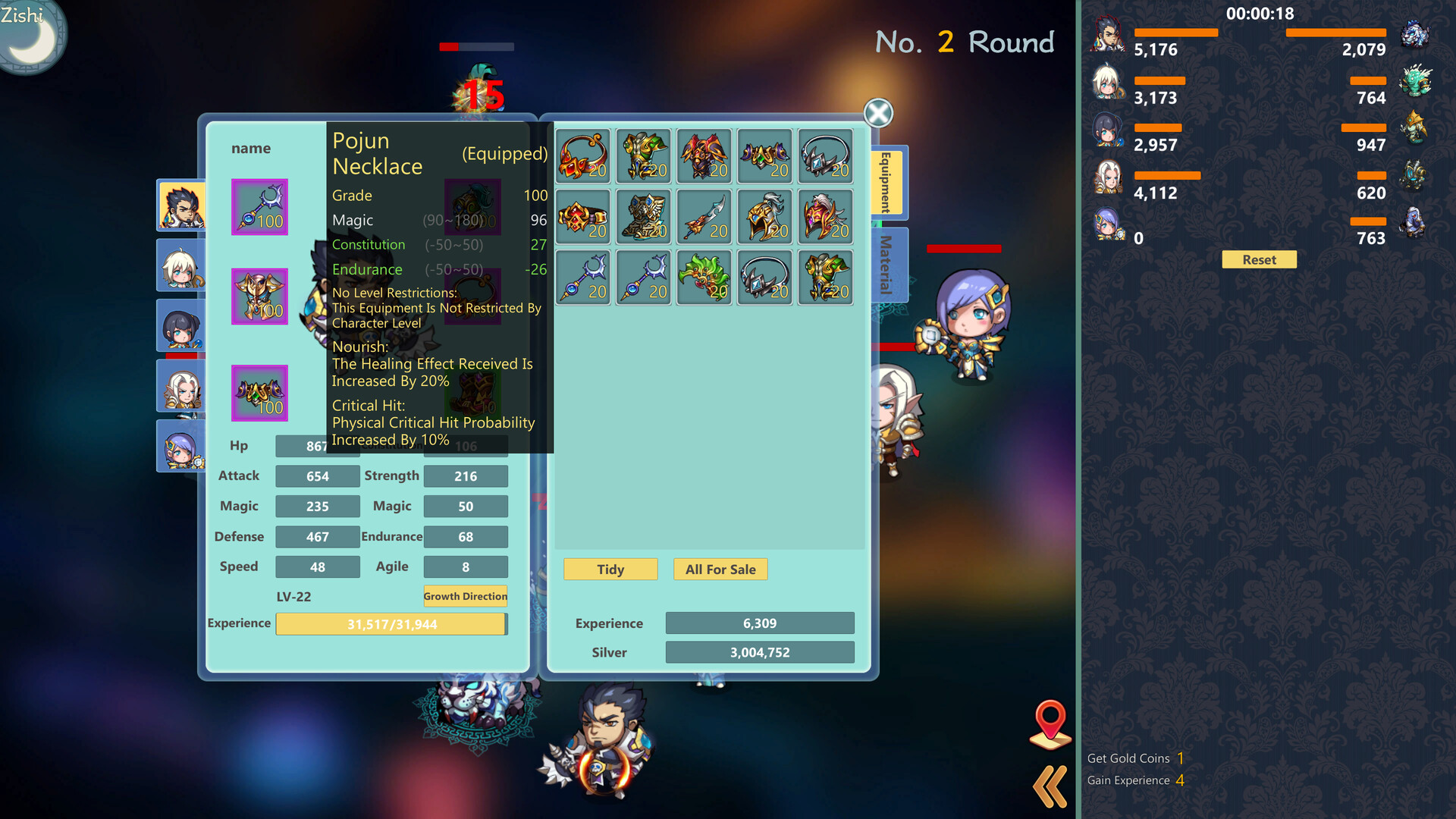Select the red belt item in inventory
The image size is (1456, 819).
pos(582,216)
